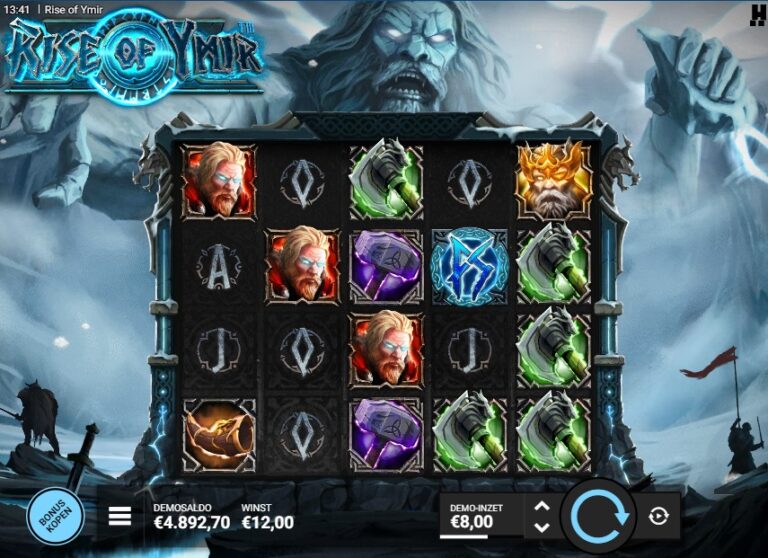Image resolution: width=768 pixels, height=558 pixels.
Task: Open the Bonus Kopen feature
Action: click(55, 516)
